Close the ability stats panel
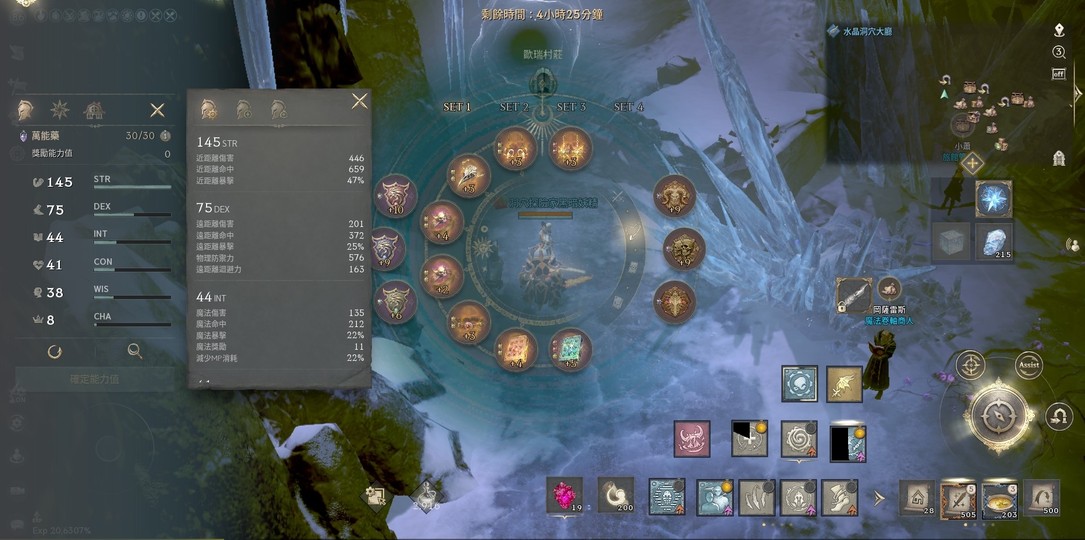The height and width of the screenshot is (540, 1085). click(x=157, y=110)
